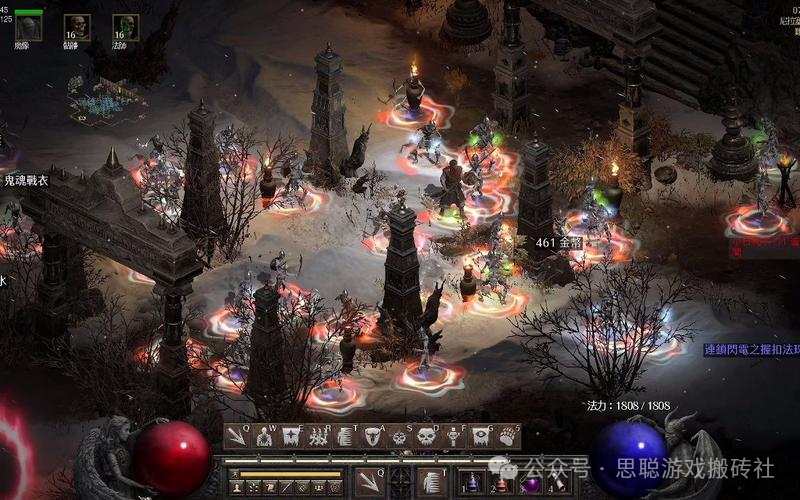Activate the W humanoid figure skill
This screenshot has height=500, width=800.
[264, 436]
